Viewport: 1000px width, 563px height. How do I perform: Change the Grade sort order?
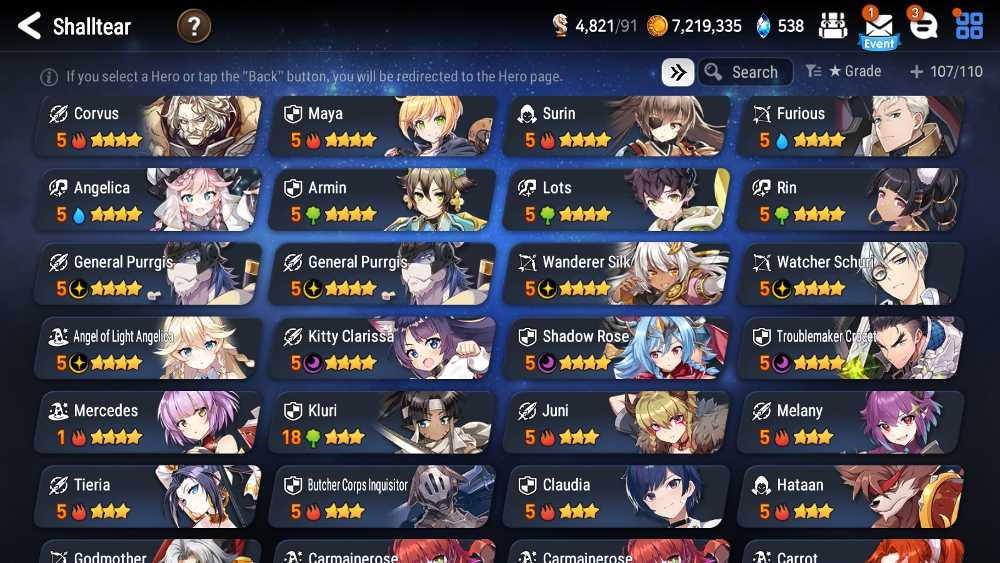coord(843,72)
